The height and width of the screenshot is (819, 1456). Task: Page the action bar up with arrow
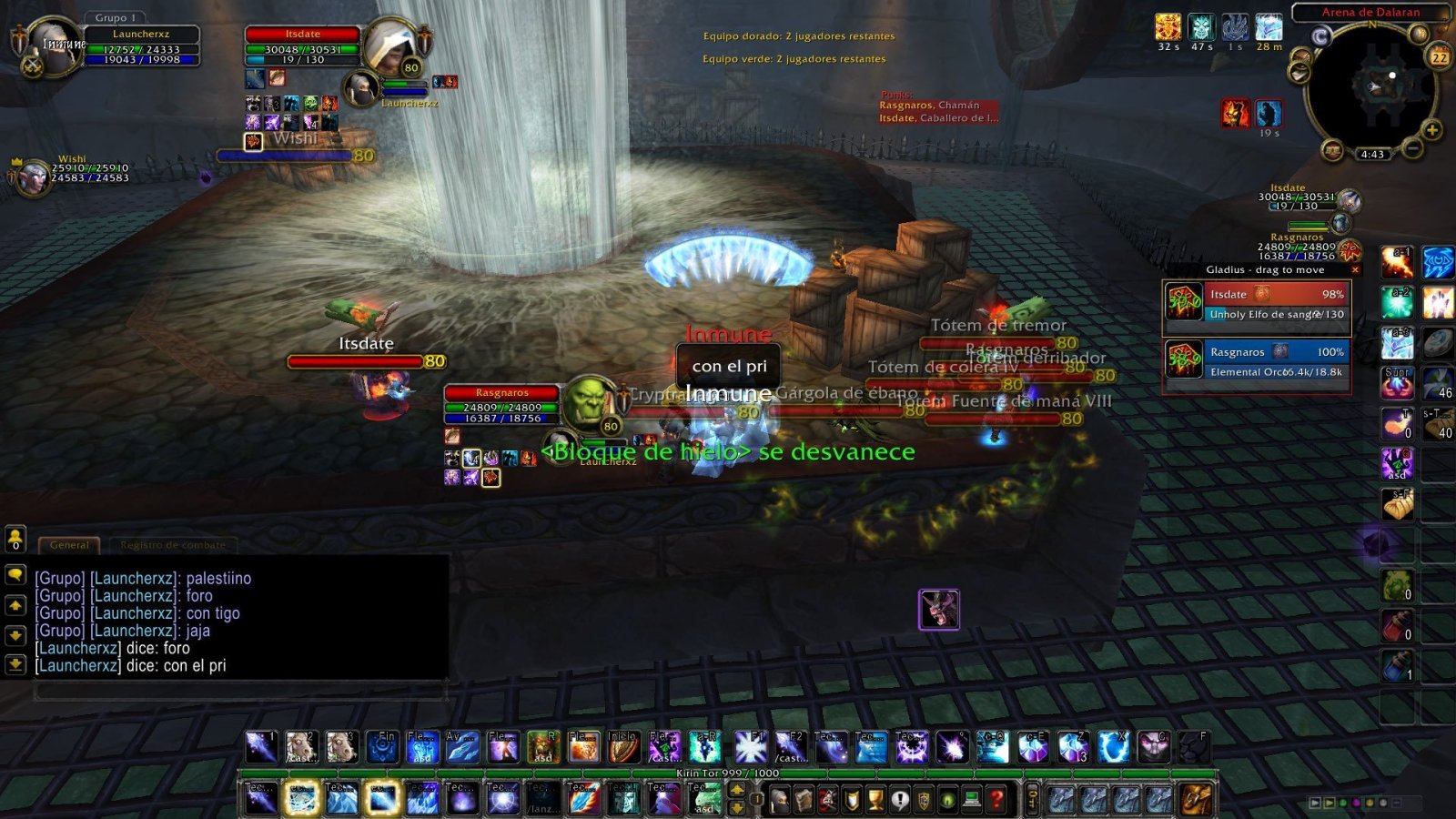coord(737,790)
